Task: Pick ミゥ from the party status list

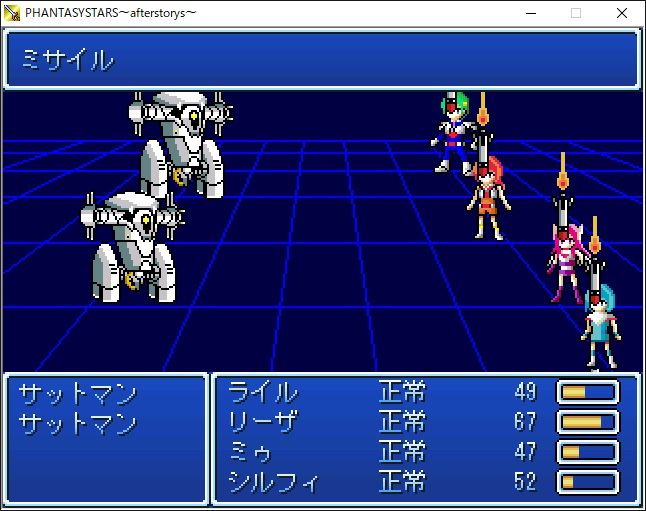Action: tap(251, 451)
